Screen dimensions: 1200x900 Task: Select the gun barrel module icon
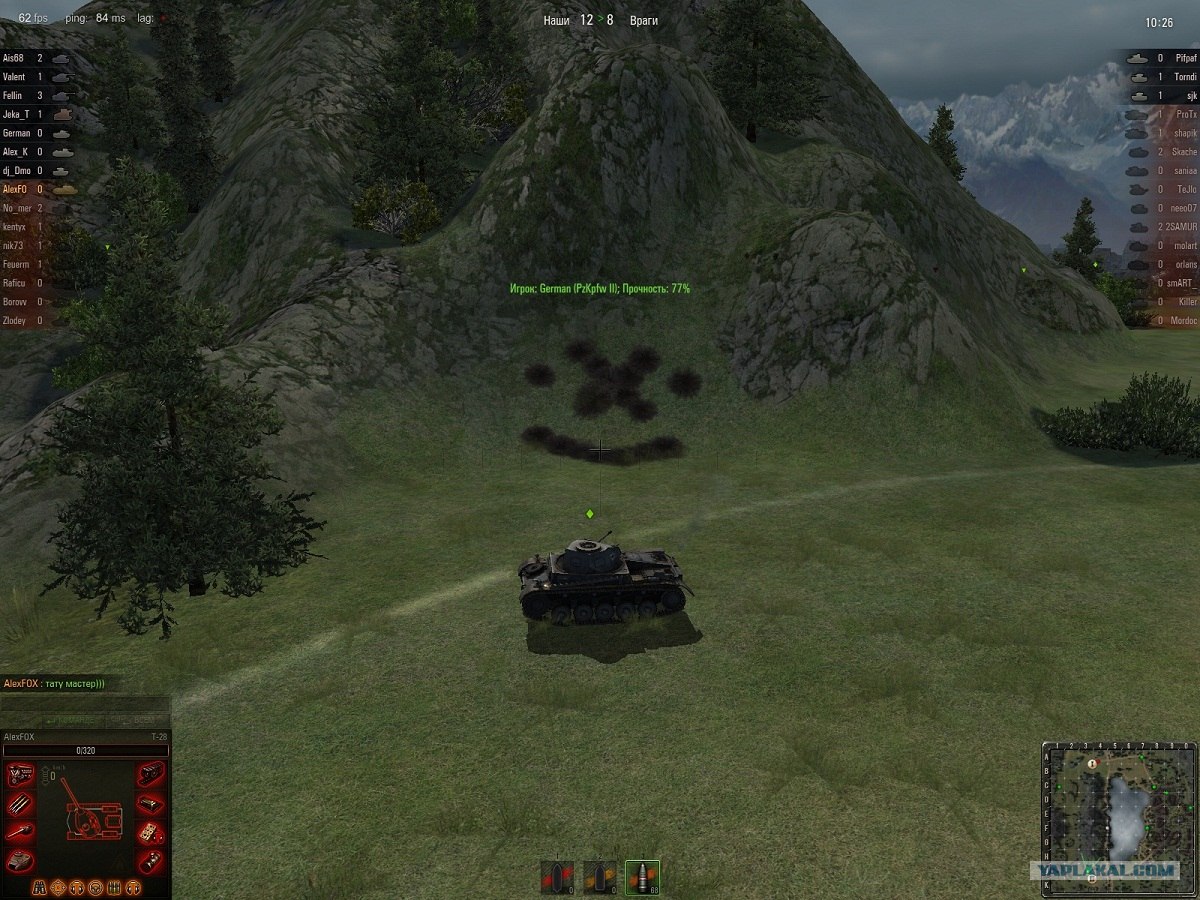21,831
